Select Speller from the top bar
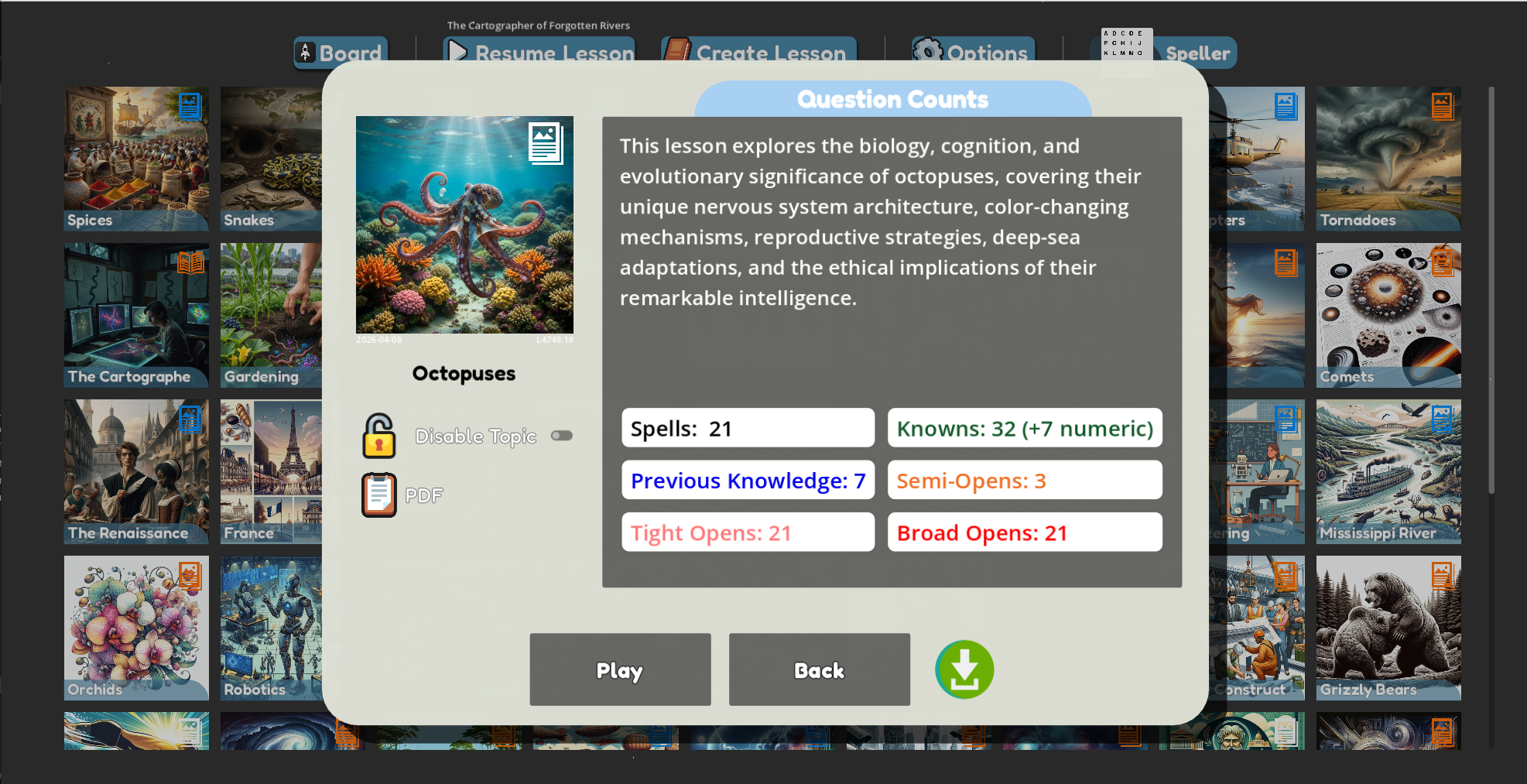1527x784 pixels. coord(1197,53)
